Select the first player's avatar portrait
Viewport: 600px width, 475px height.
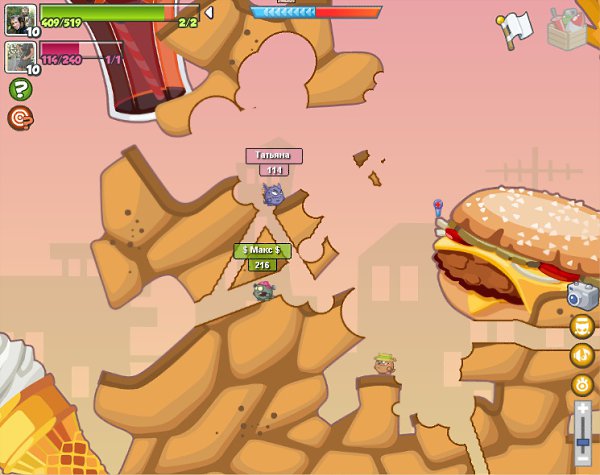click(21, 18)
